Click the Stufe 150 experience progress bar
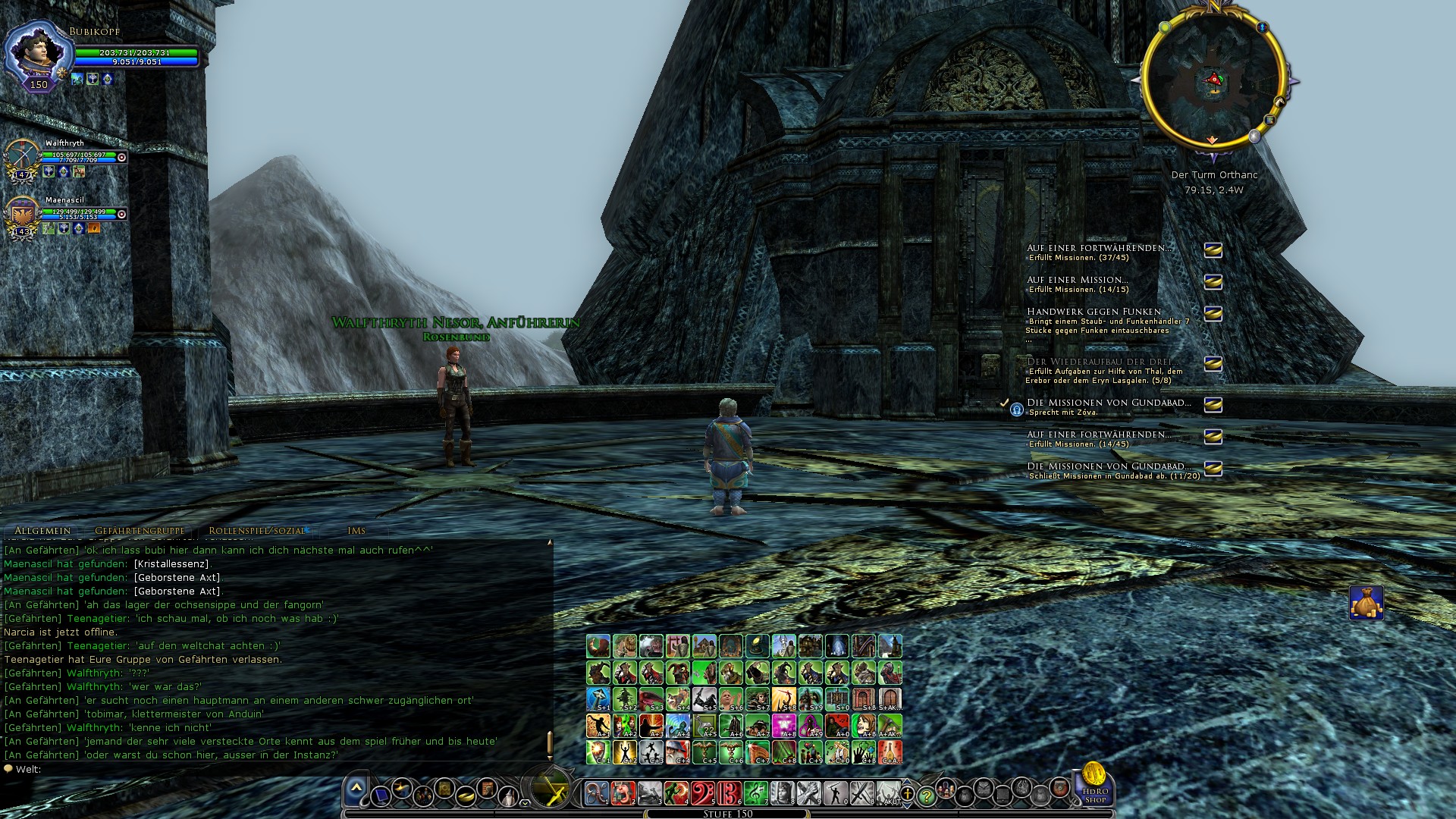Screen dimensions: 1456x819 click(728, 814)
